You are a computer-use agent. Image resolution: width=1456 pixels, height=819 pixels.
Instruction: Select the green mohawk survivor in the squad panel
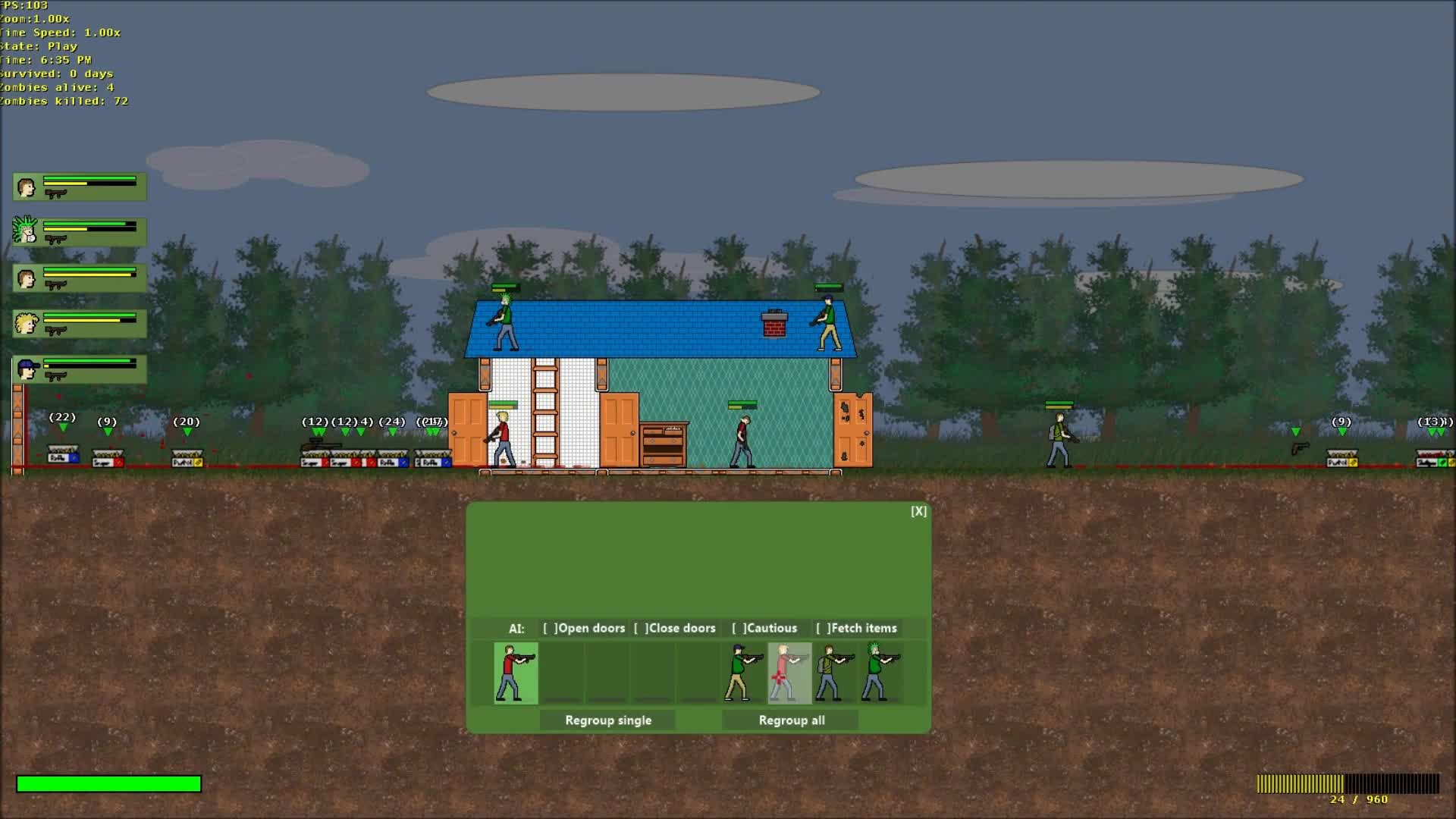(x=880, y=673)
